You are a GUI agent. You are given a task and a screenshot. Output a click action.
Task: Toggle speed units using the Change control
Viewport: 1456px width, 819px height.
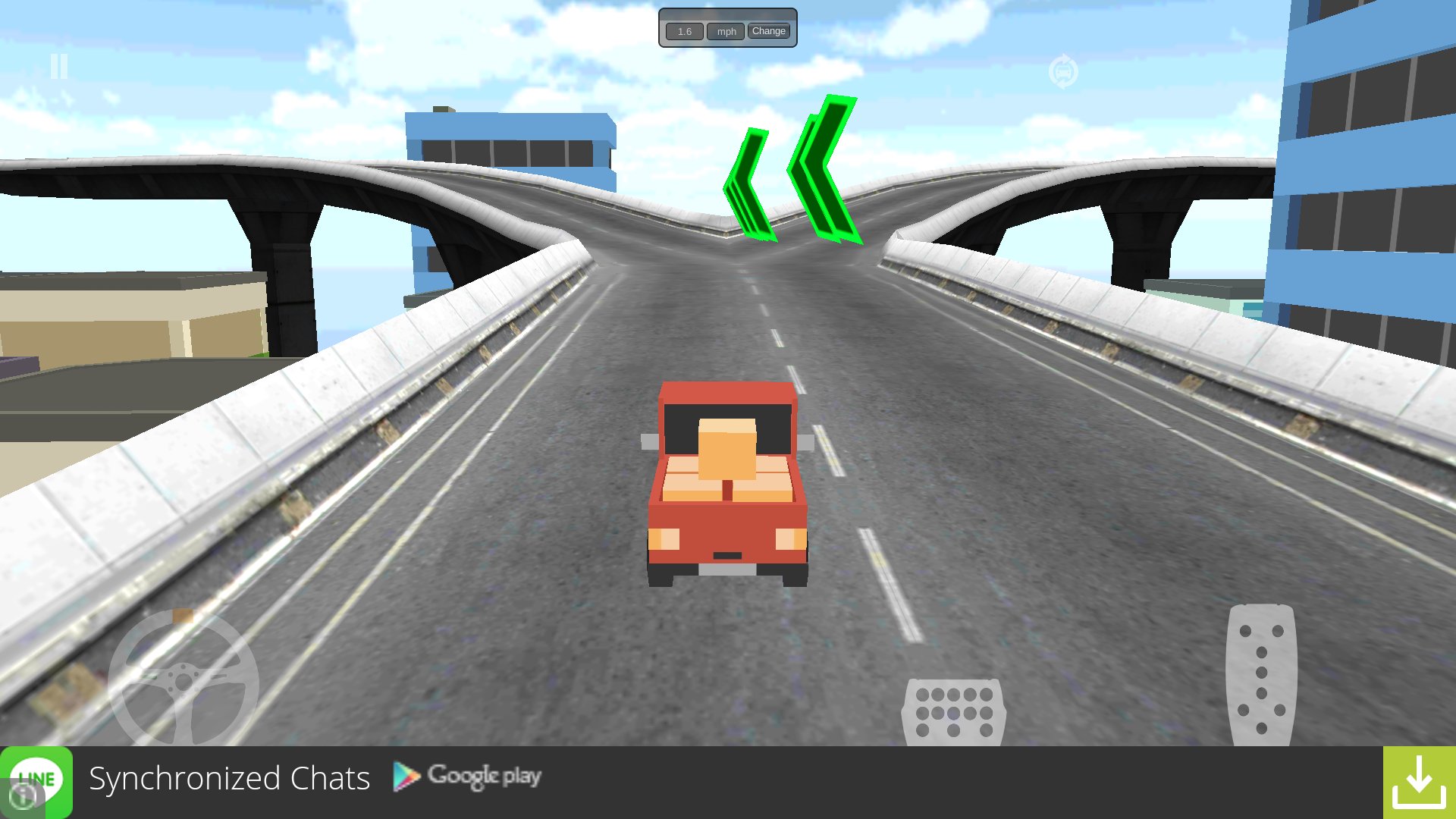click(x=769, y=31)
